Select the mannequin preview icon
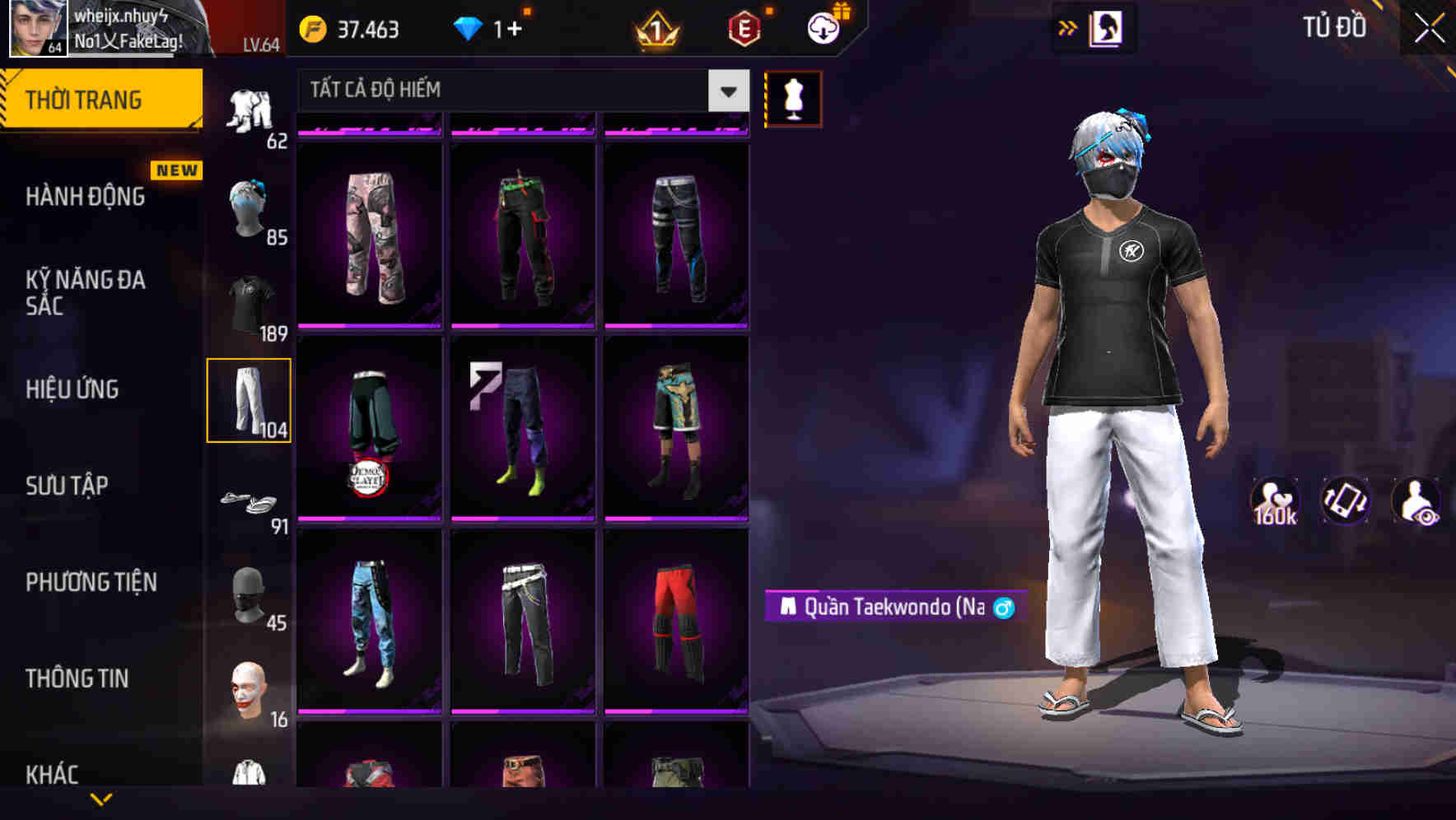Screen dimensions: 1456x820 (793, 98)
